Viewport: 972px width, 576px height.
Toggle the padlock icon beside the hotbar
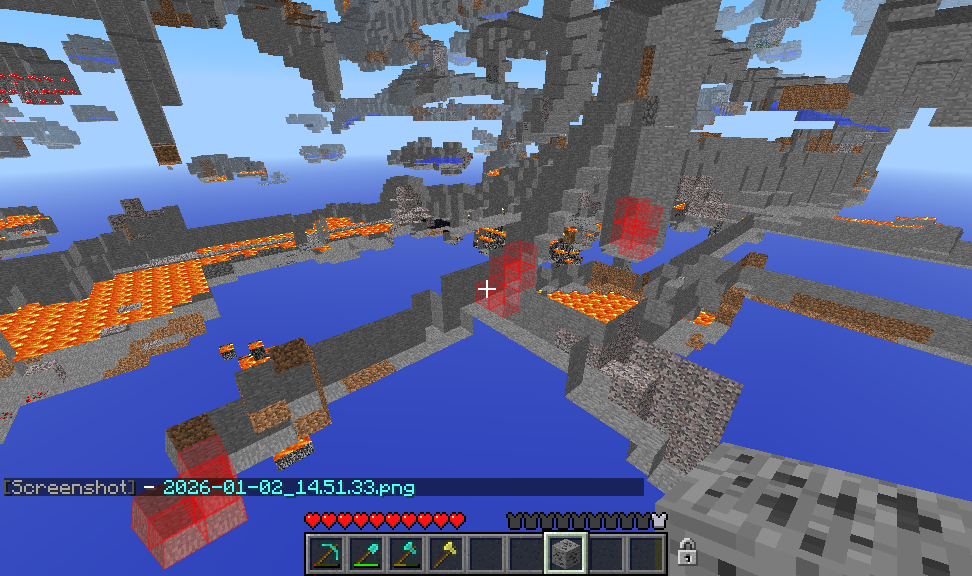pyautogui.click(x=686, y=551)
